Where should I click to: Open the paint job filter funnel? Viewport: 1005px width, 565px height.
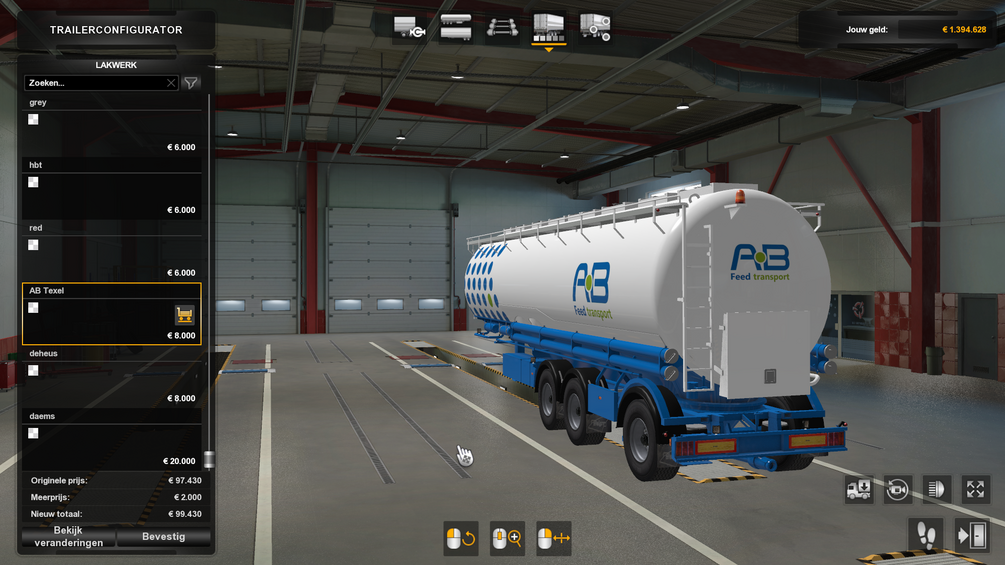pos(191,83)
